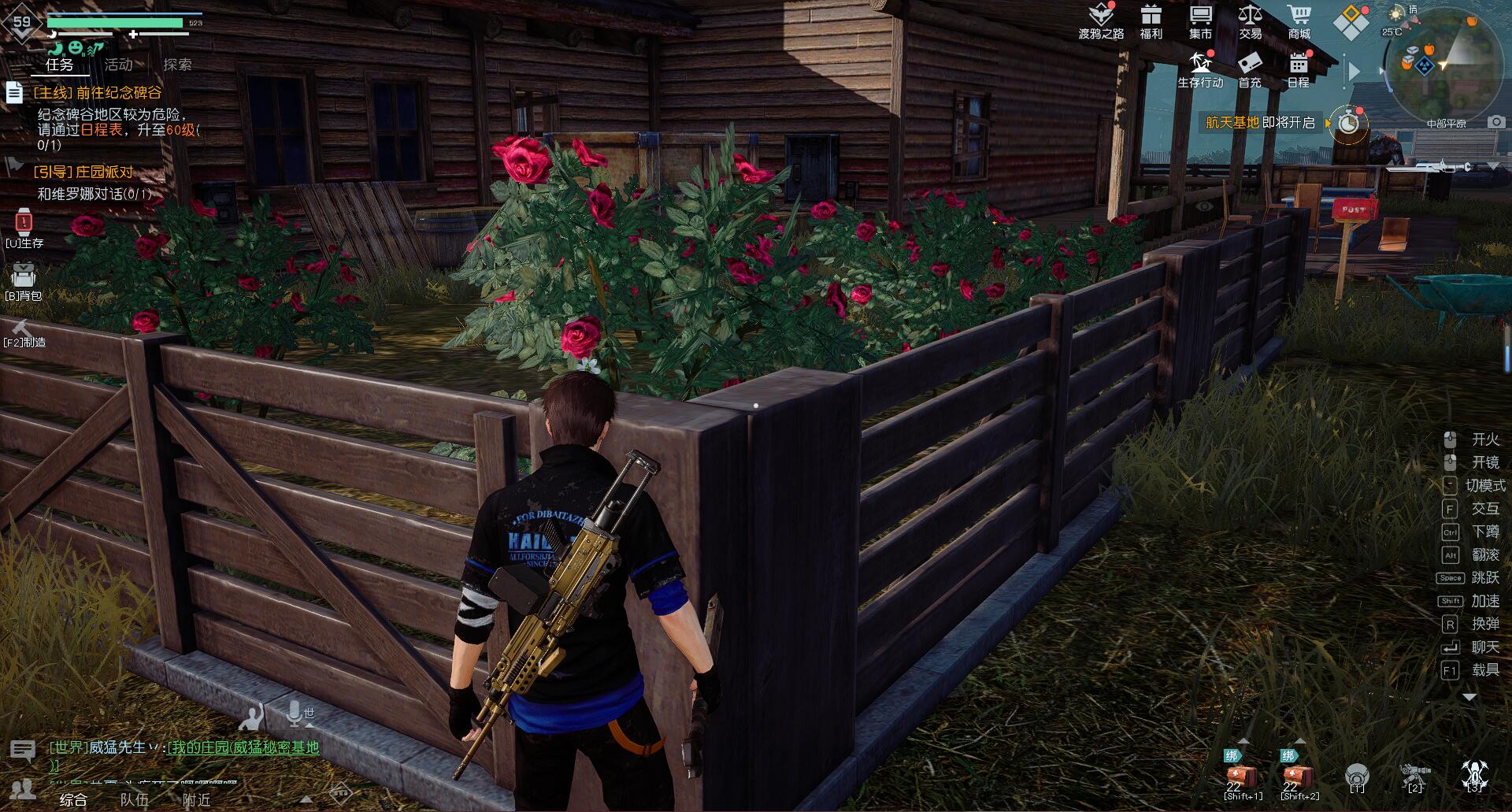Switch to the 探索 tab
The height and width of the screenshot is (812, 1512).
tap(177, 65)
